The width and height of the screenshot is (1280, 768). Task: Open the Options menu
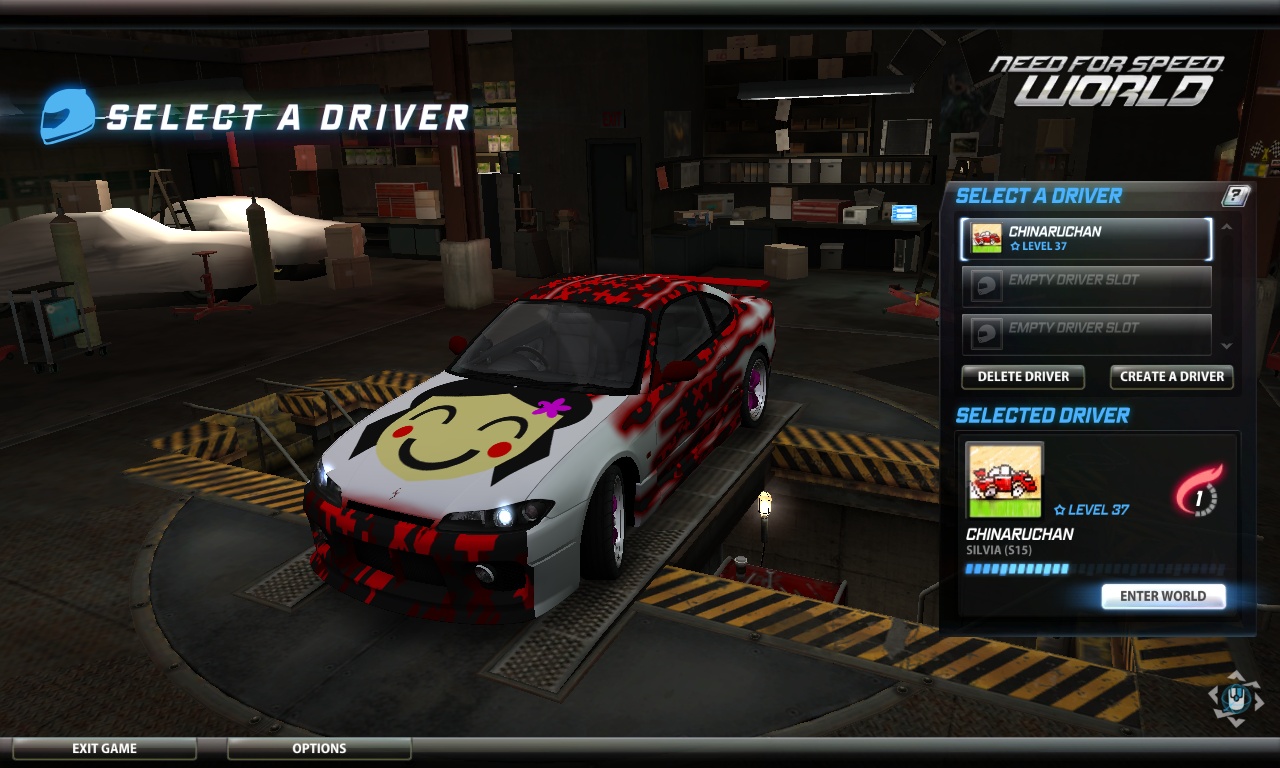tap(319, 748)
